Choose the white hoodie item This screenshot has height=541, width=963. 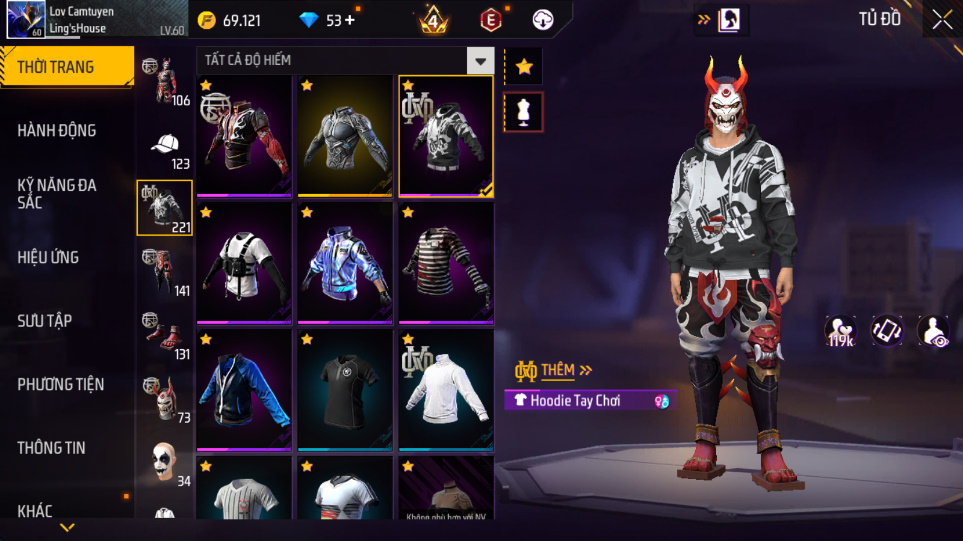click(x=446, y=390)
